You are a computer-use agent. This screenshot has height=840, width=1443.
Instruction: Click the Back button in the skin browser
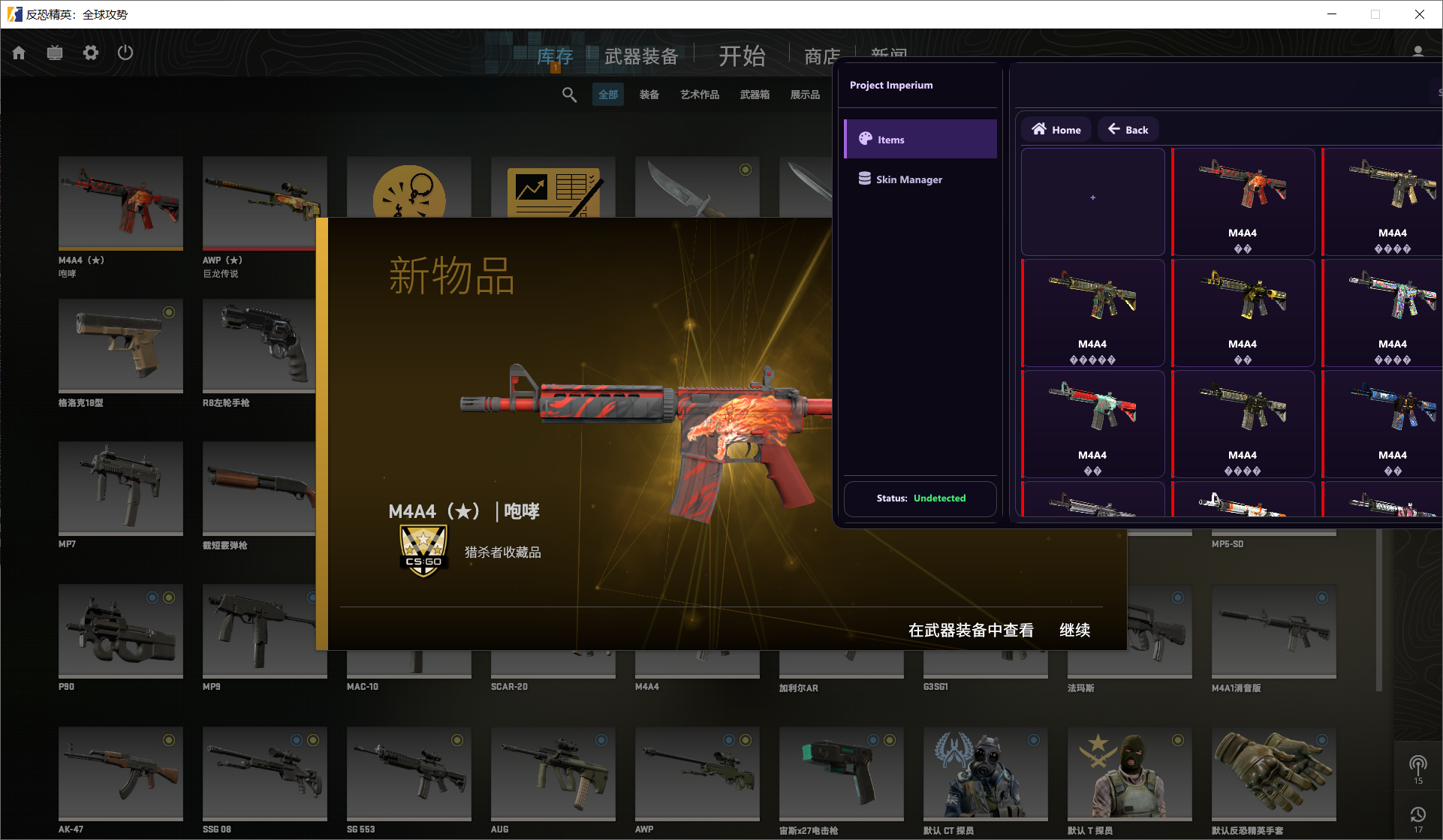tap(1128, 129)
